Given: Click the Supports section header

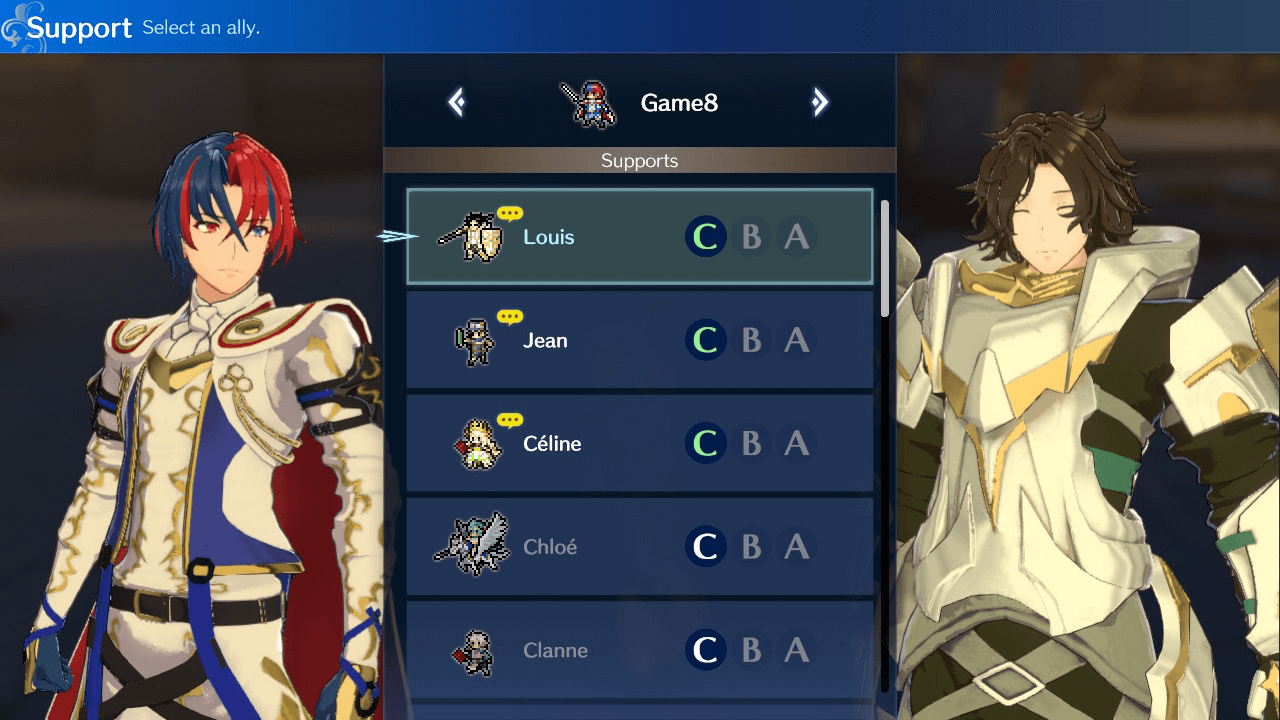Looking at the screenshot, I should (639, 160).
